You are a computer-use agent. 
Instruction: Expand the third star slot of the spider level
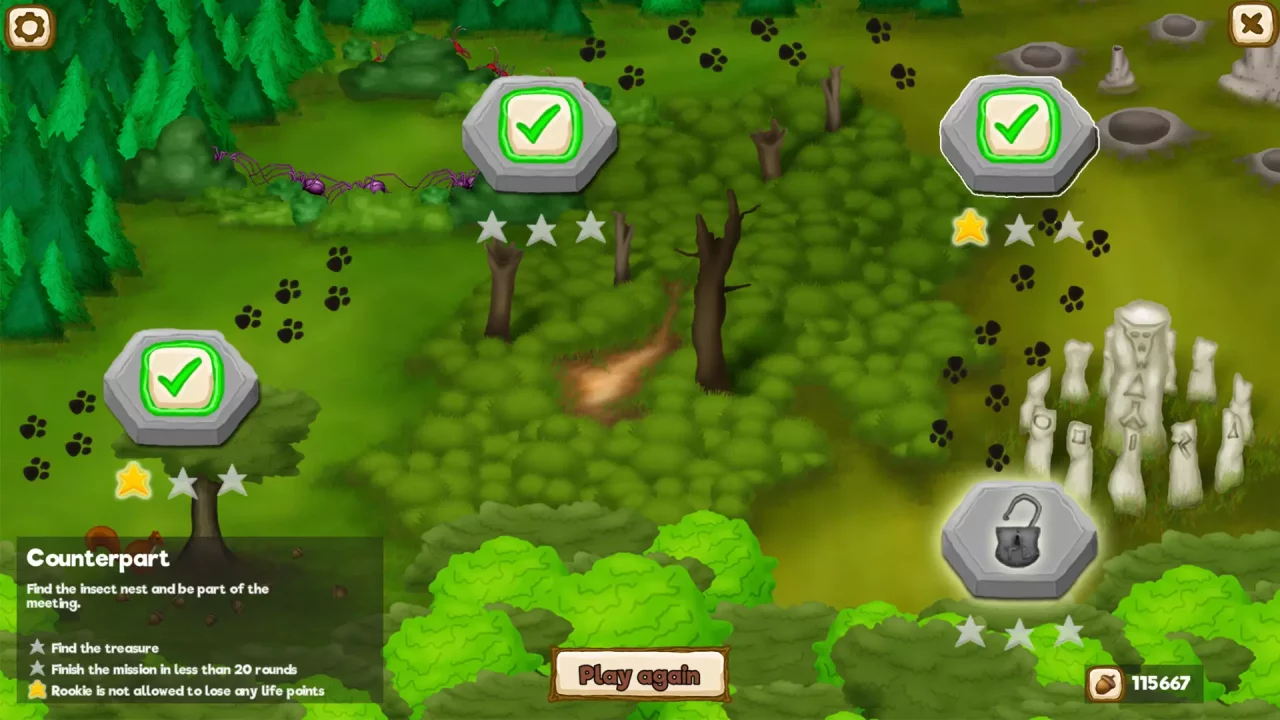(589, 228)
